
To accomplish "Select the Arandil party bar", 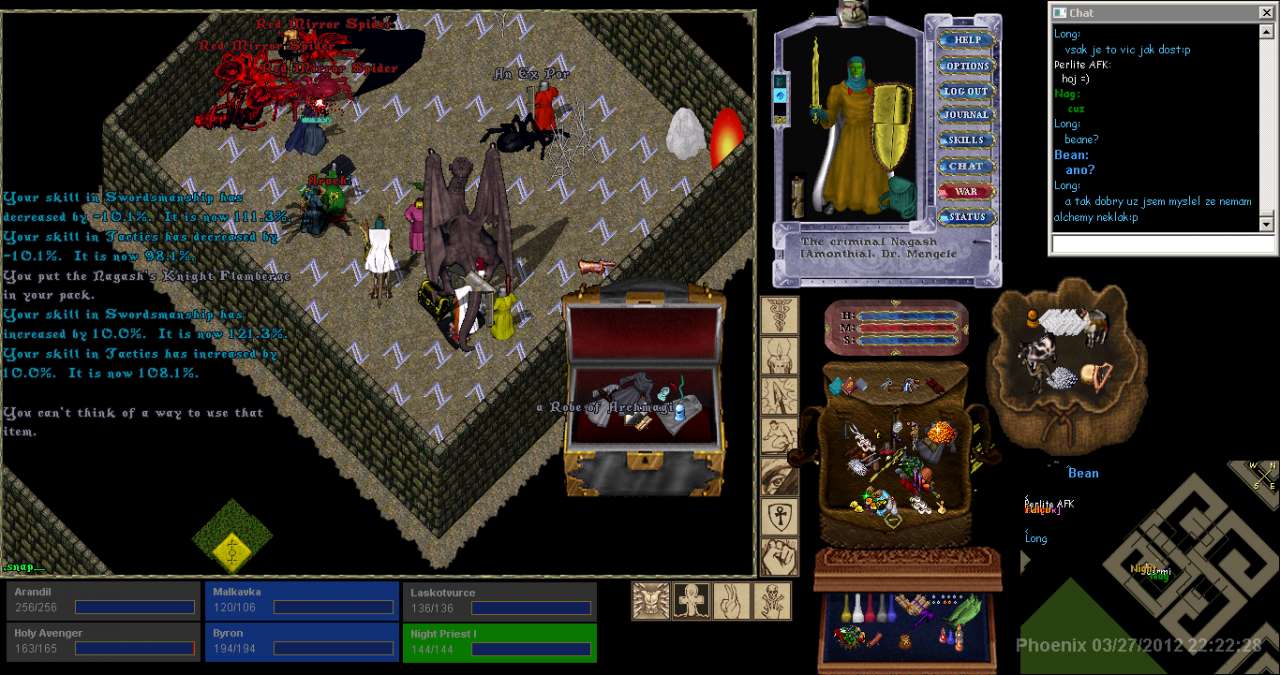I will click(102, 601).
